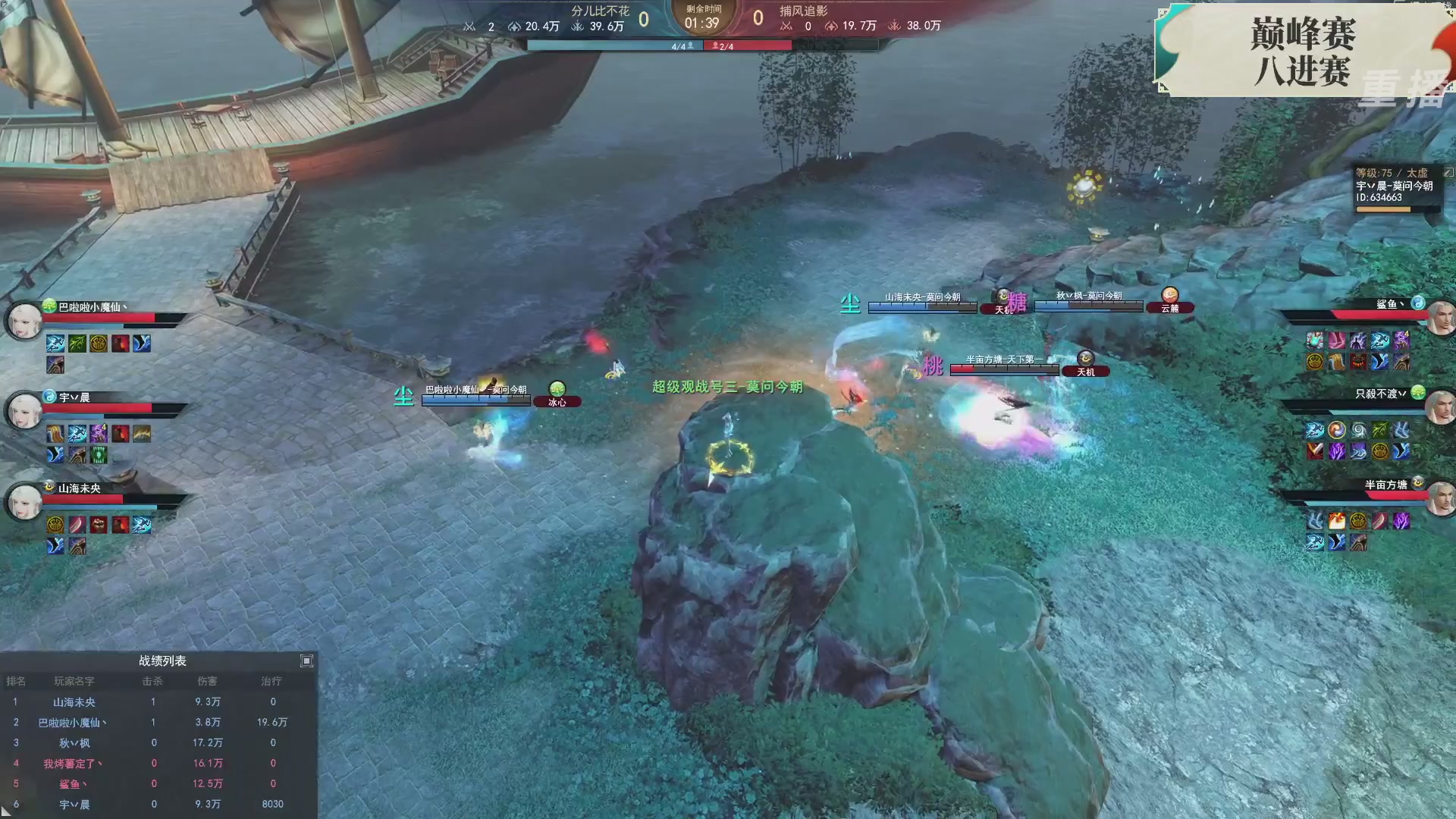Viewport: 1456px width, 819px height.
Task: Click the 天机 badge beside 半亩方塘-天下第一's nameplate
Action: coord(1087,371)
